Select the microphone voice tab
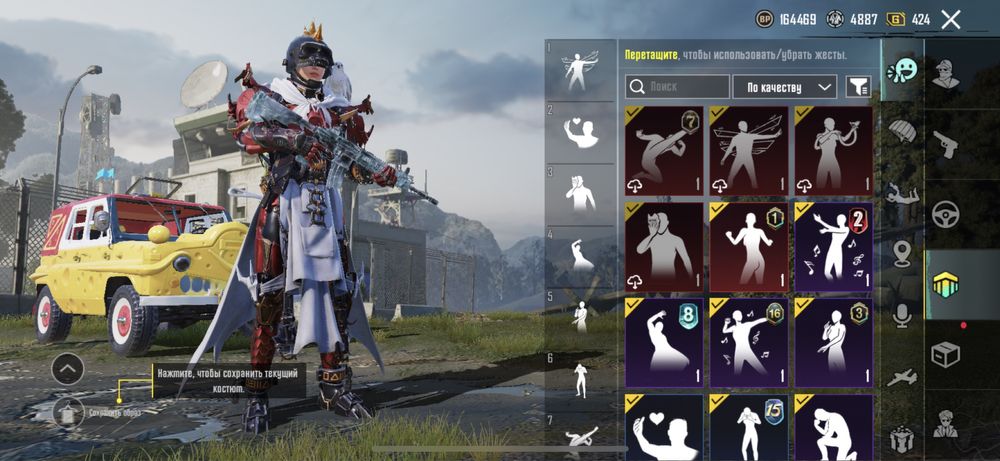Screen dimensions: 1000x461 pyautogui.click(x=902, y=316)
